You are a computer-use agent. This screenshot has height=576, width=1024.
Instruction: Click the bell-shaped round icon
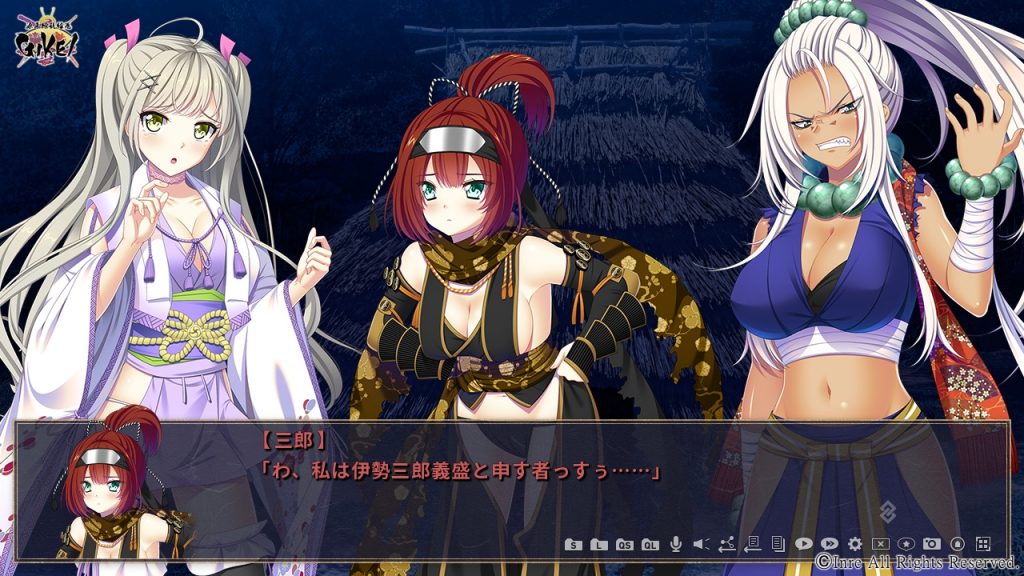point(957,544)
